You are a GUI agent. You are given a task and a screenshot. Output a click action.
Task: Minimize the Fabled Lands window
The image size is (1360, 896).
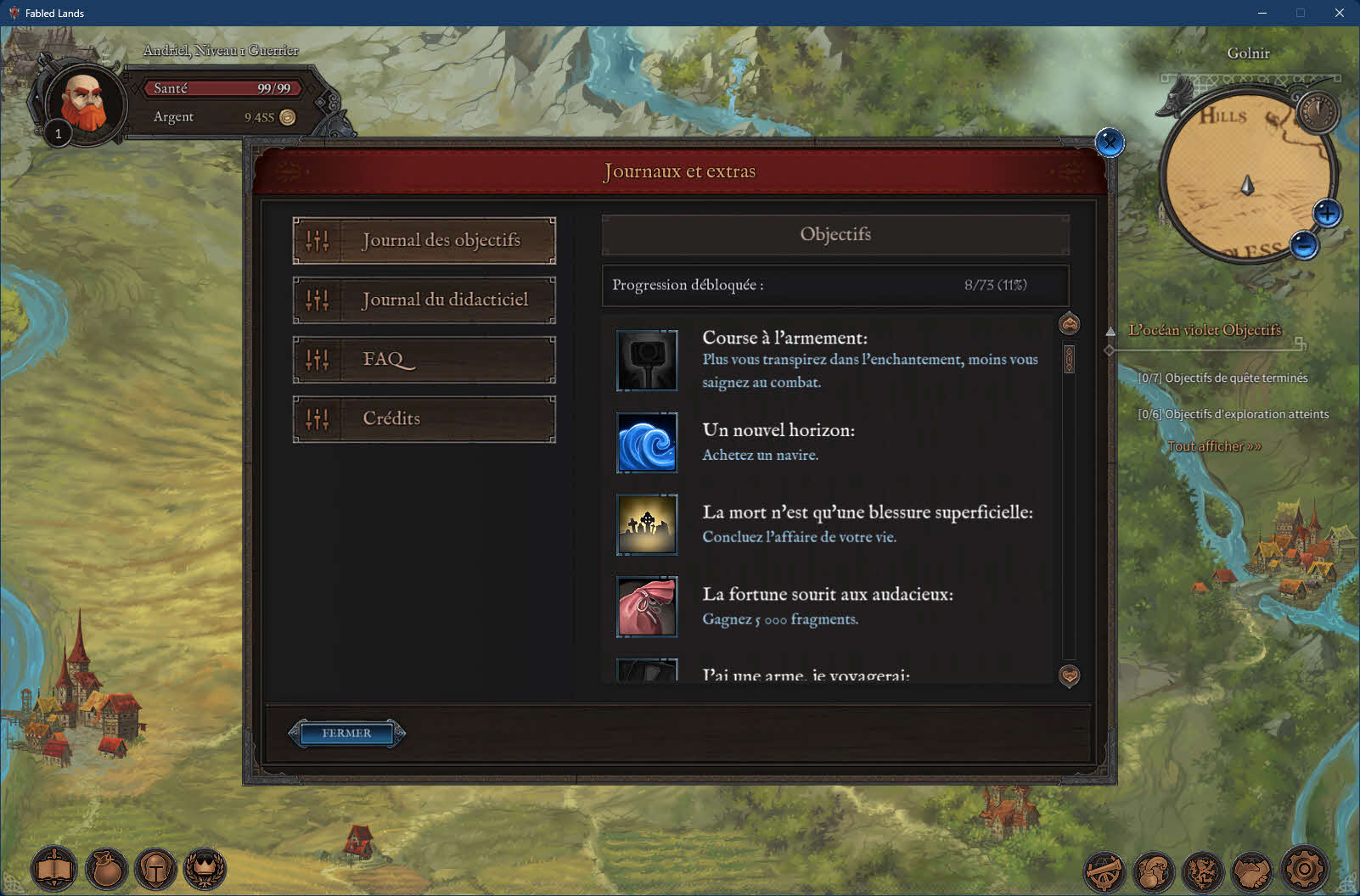point(1262,13)
